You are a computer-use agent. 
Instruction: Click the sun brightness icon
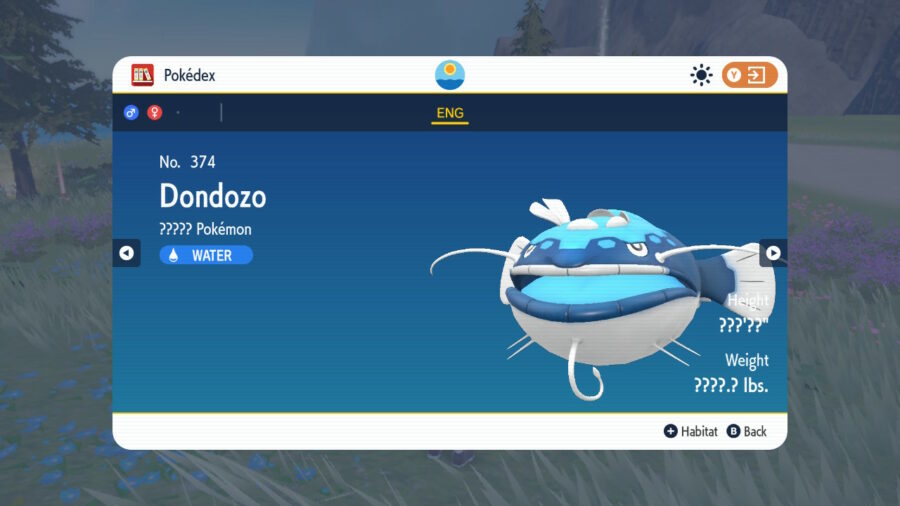point(701,75)
